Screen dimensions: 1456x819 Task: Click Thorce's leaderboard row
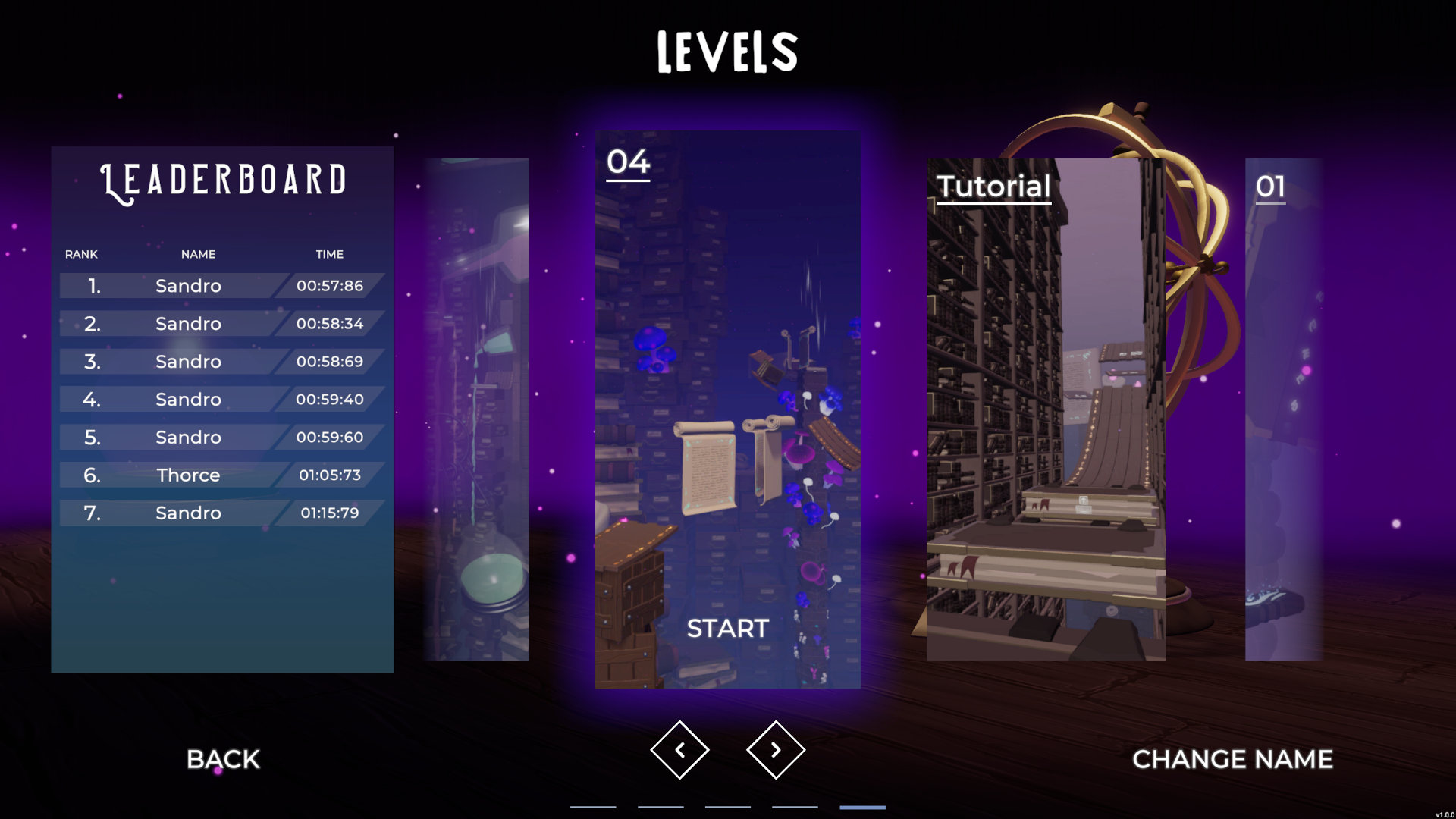(x=215, y=475)
